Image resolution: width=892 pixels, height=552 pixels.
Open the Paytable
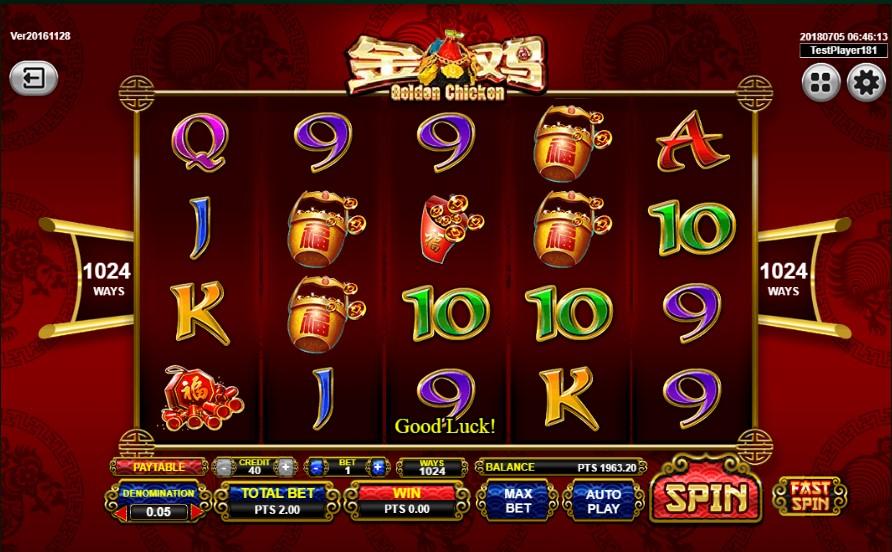[160, 467]
